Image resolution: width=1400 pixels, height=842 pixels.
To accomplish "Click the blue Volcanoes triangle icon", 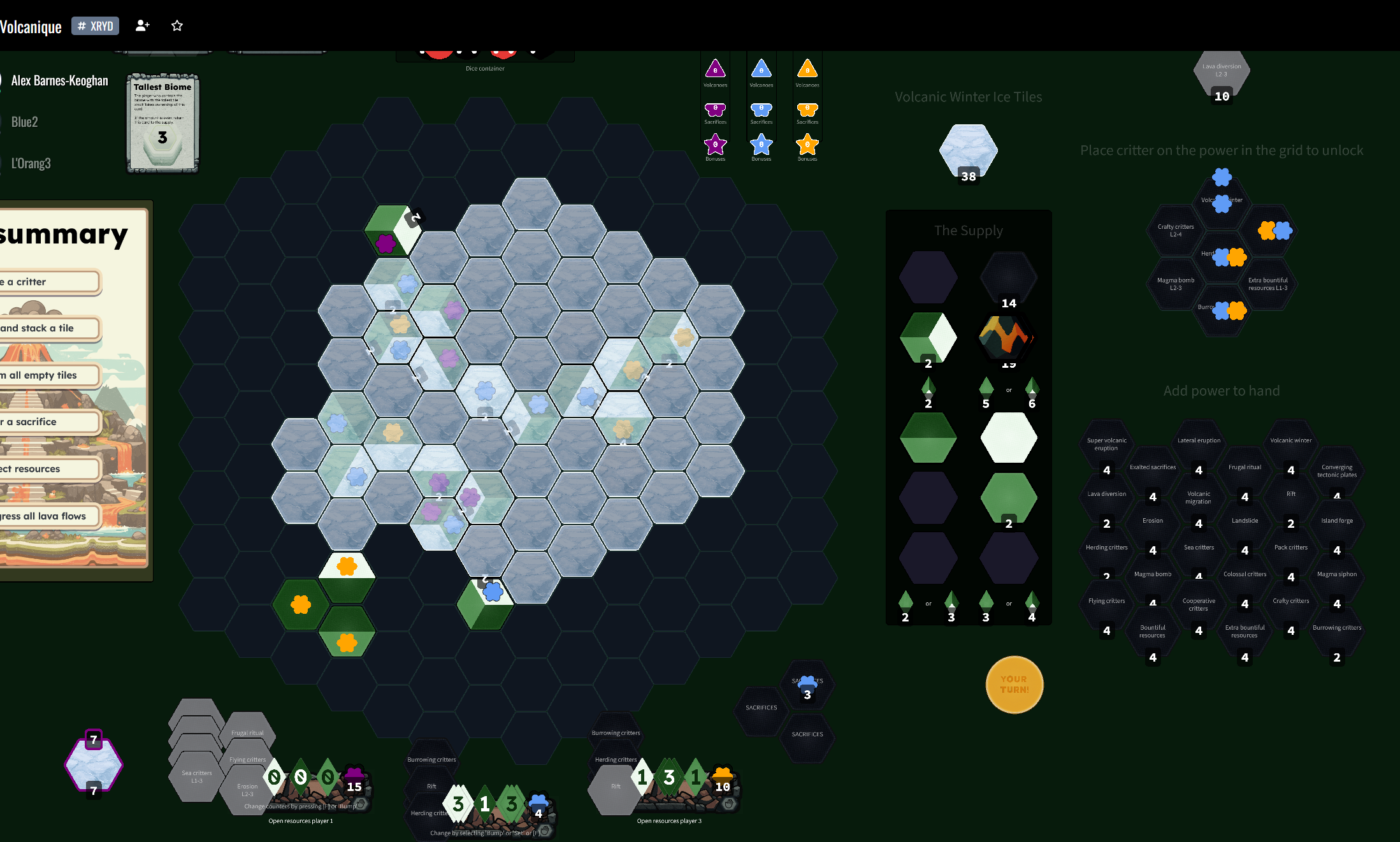I will click(x=761, y=70).
